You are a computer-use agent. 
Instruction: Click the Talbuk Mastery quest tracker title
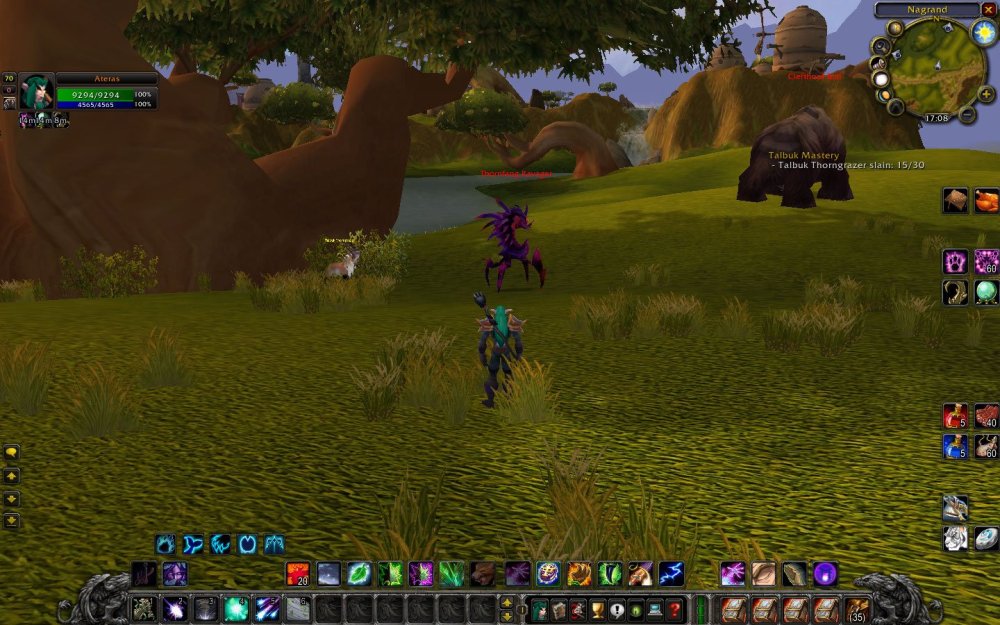pyautogui.click(x=804, y=156)
